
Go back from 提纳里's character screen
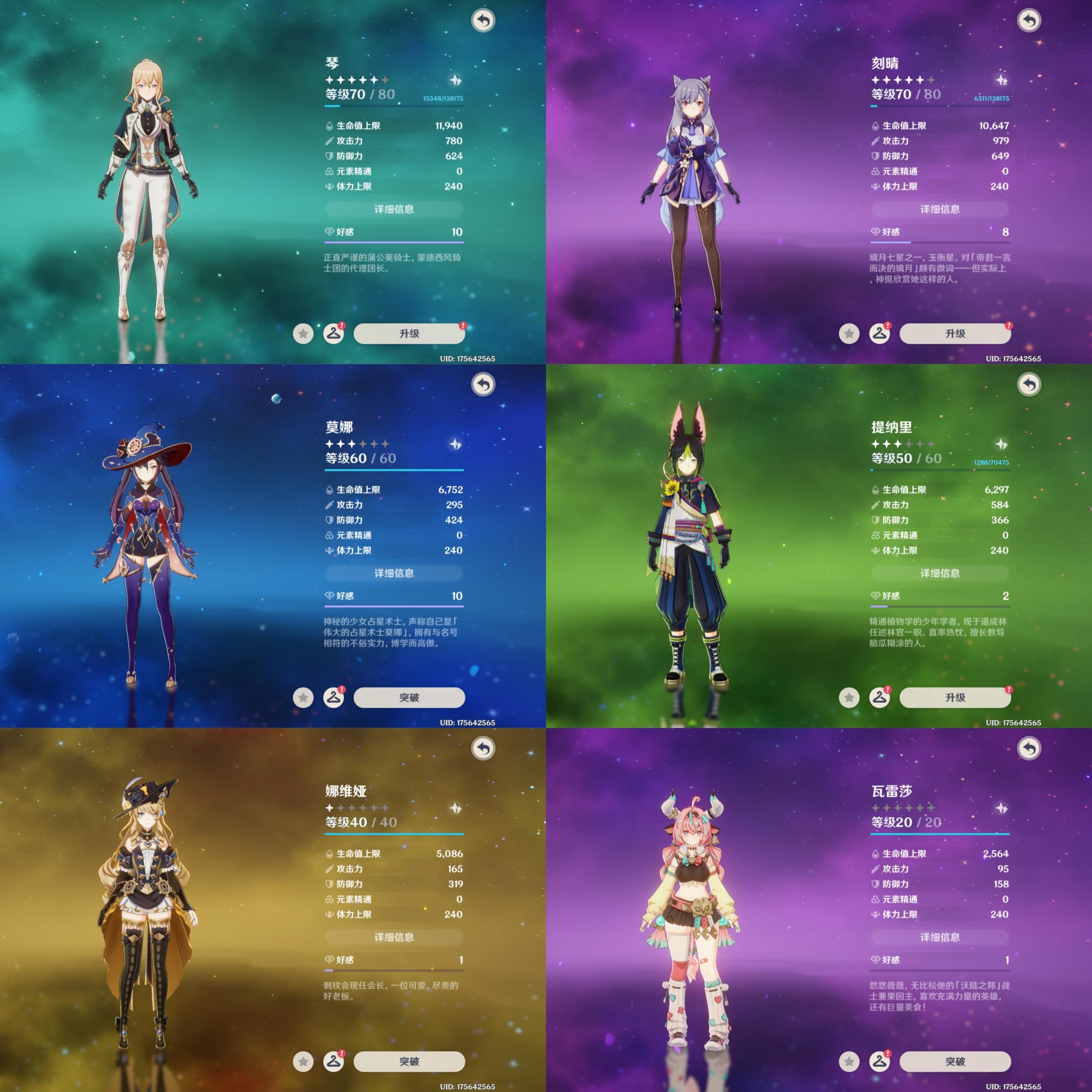[x=1029, y=385]
